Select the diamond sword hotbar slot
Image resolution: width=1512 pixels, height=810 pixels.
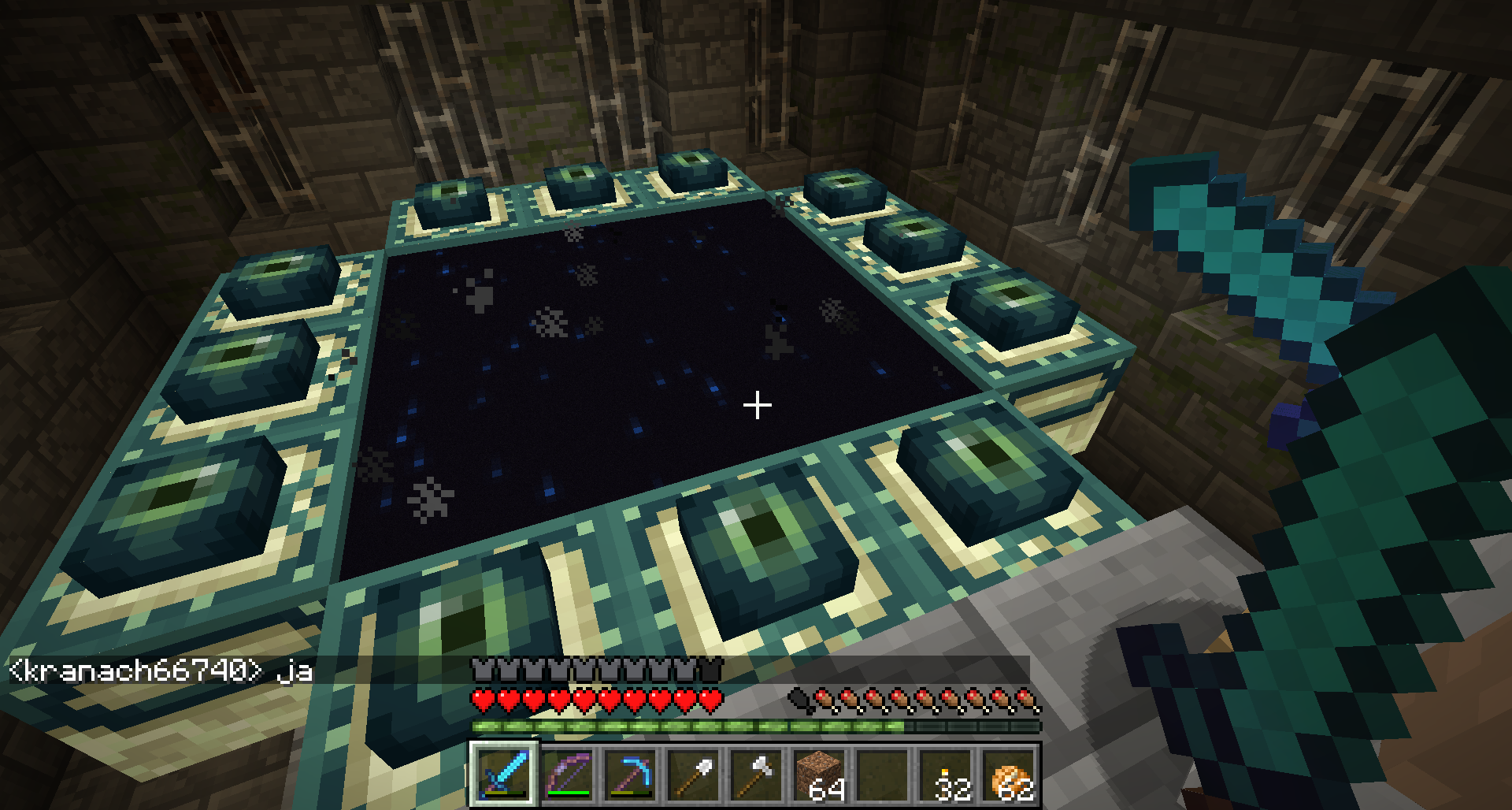pos(504,774)
